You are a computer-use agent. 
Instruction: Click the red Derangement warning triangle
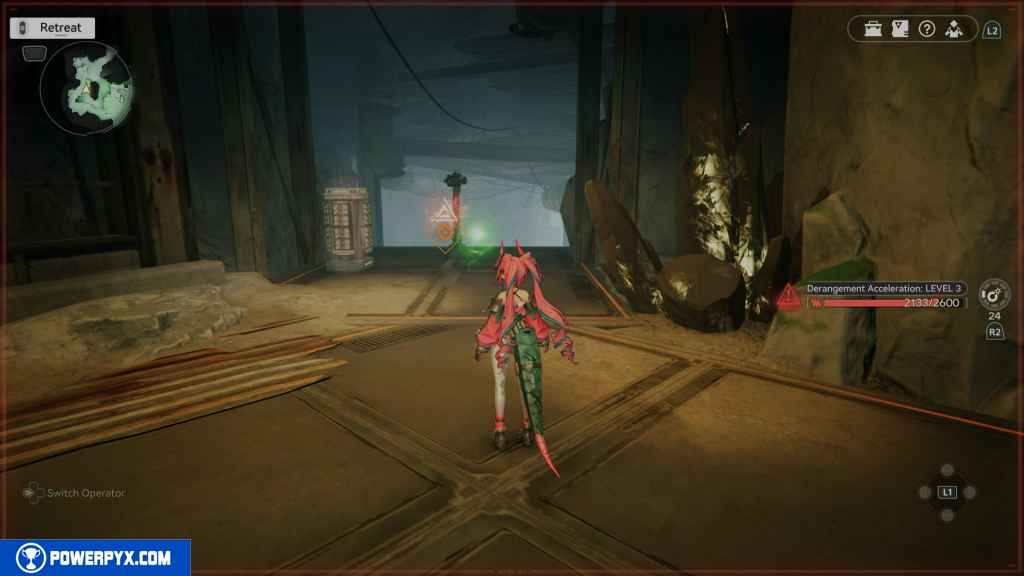790,297
